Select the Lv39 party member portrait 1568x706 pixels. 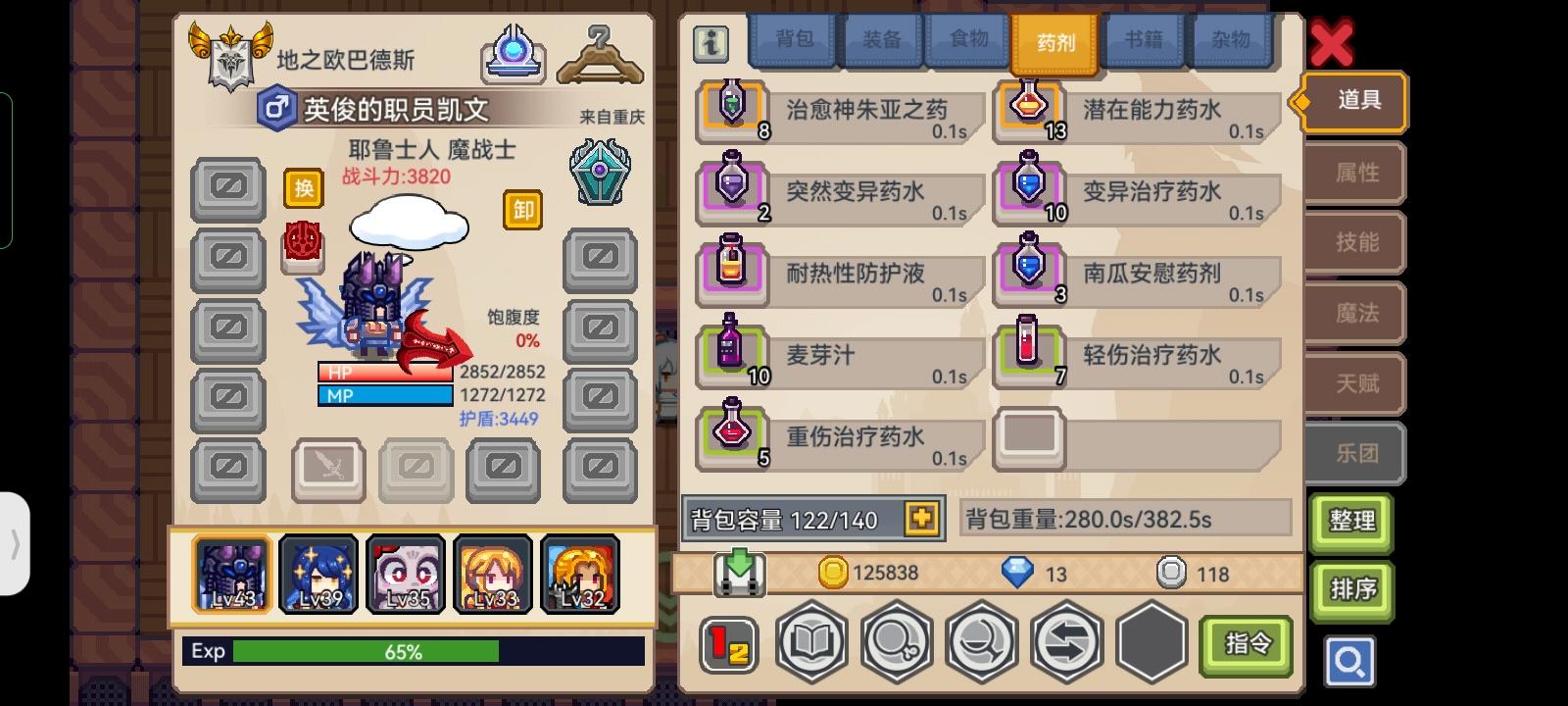318,574
